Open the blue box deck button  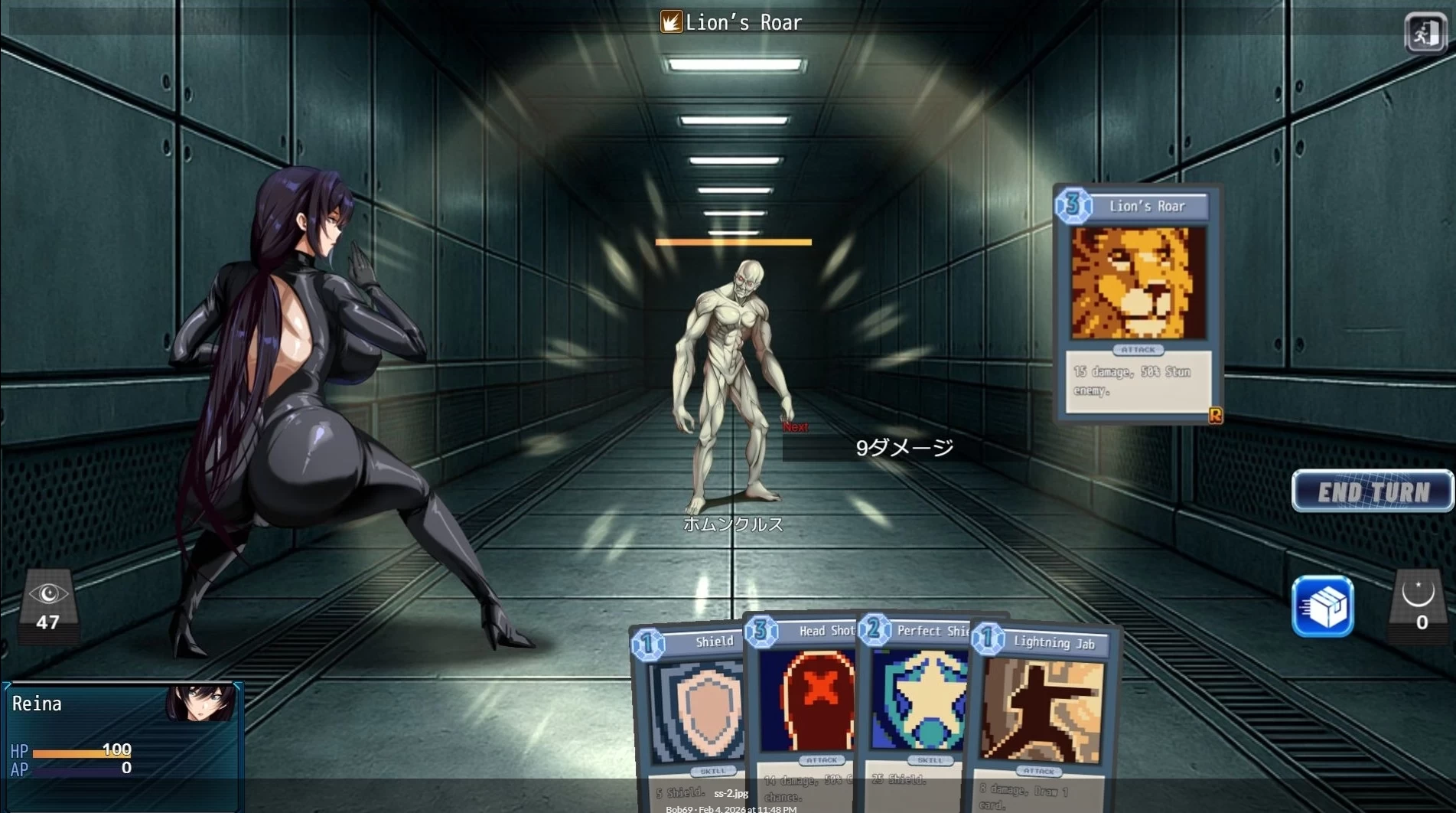point(1322,607)
